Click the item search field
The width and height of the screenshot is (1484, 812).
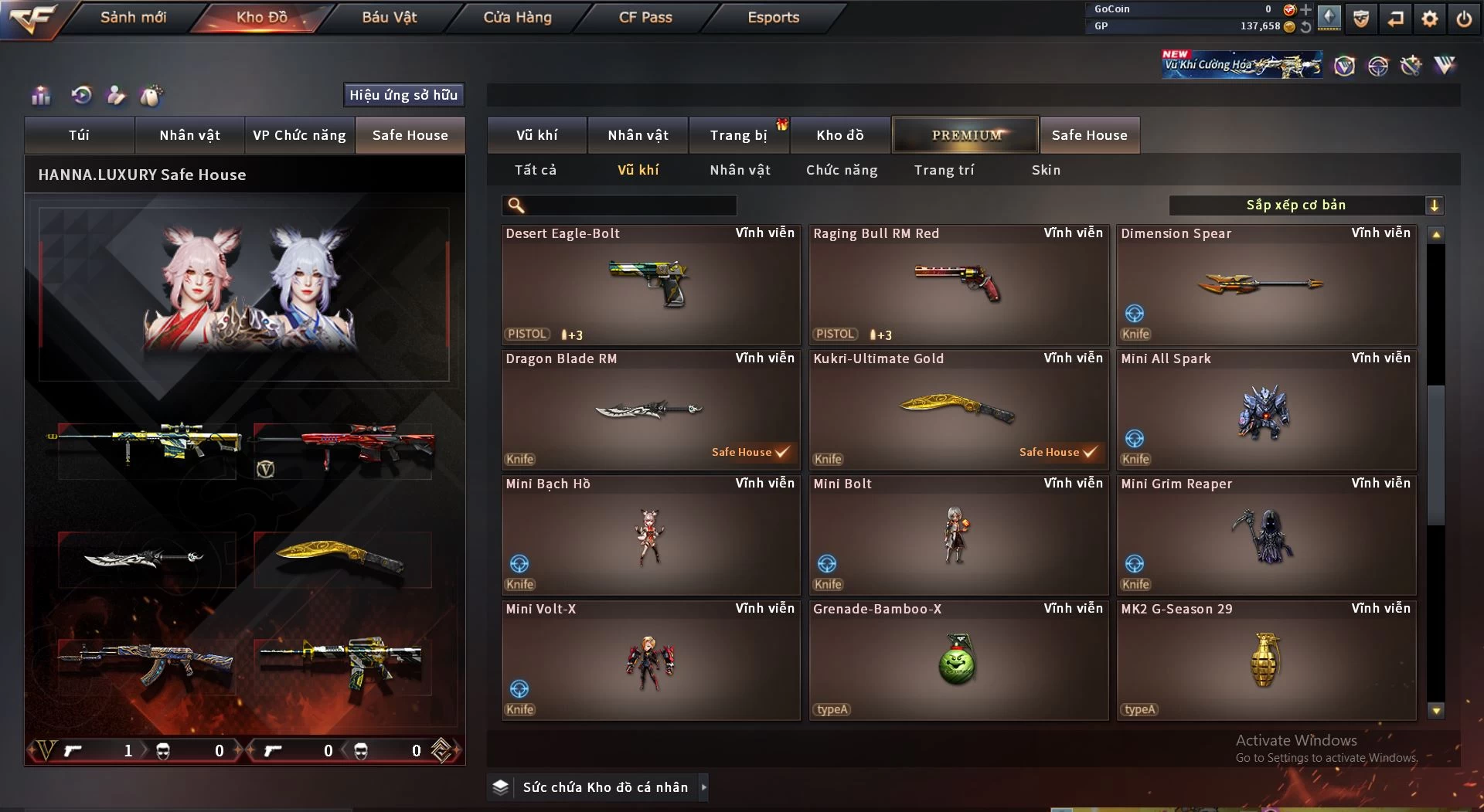pyautogui.click(x=630, y=206)
